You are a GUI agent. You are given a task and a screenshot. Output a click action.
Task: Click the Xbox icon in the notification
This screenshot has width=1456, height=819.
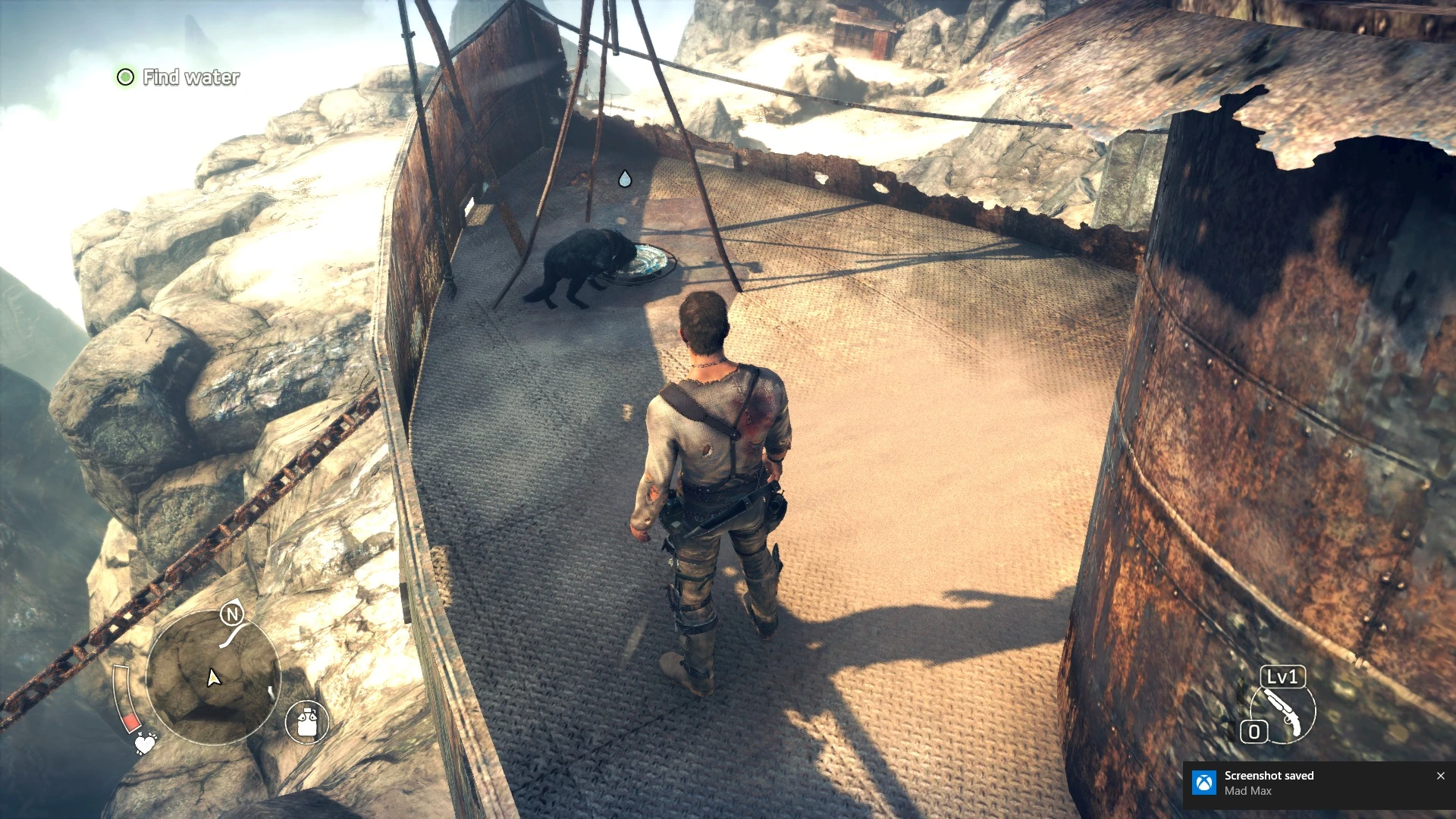[x=1203, y=782]
